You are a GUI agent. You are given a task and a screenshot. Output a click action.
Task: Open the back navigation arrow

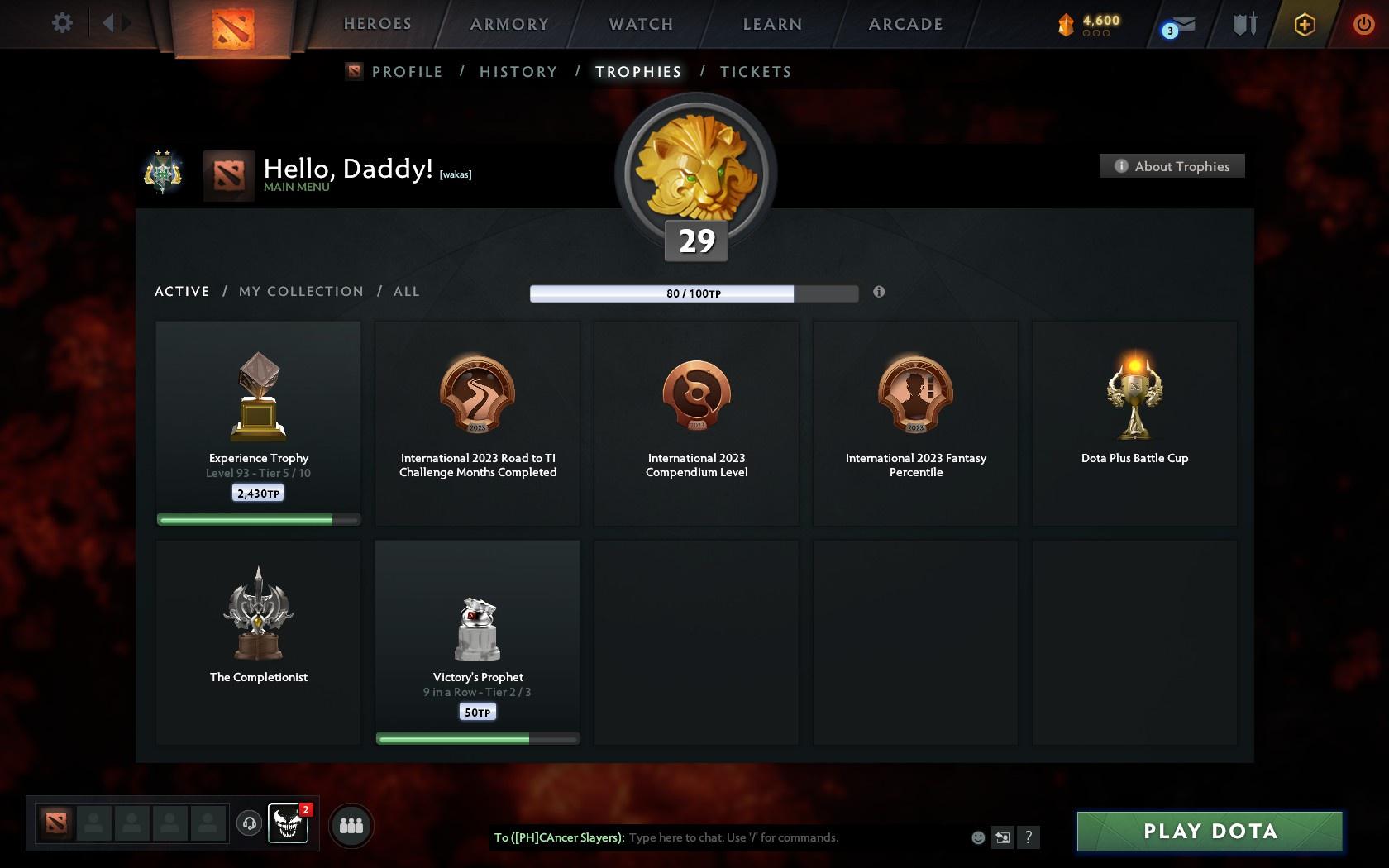point(110,23)
